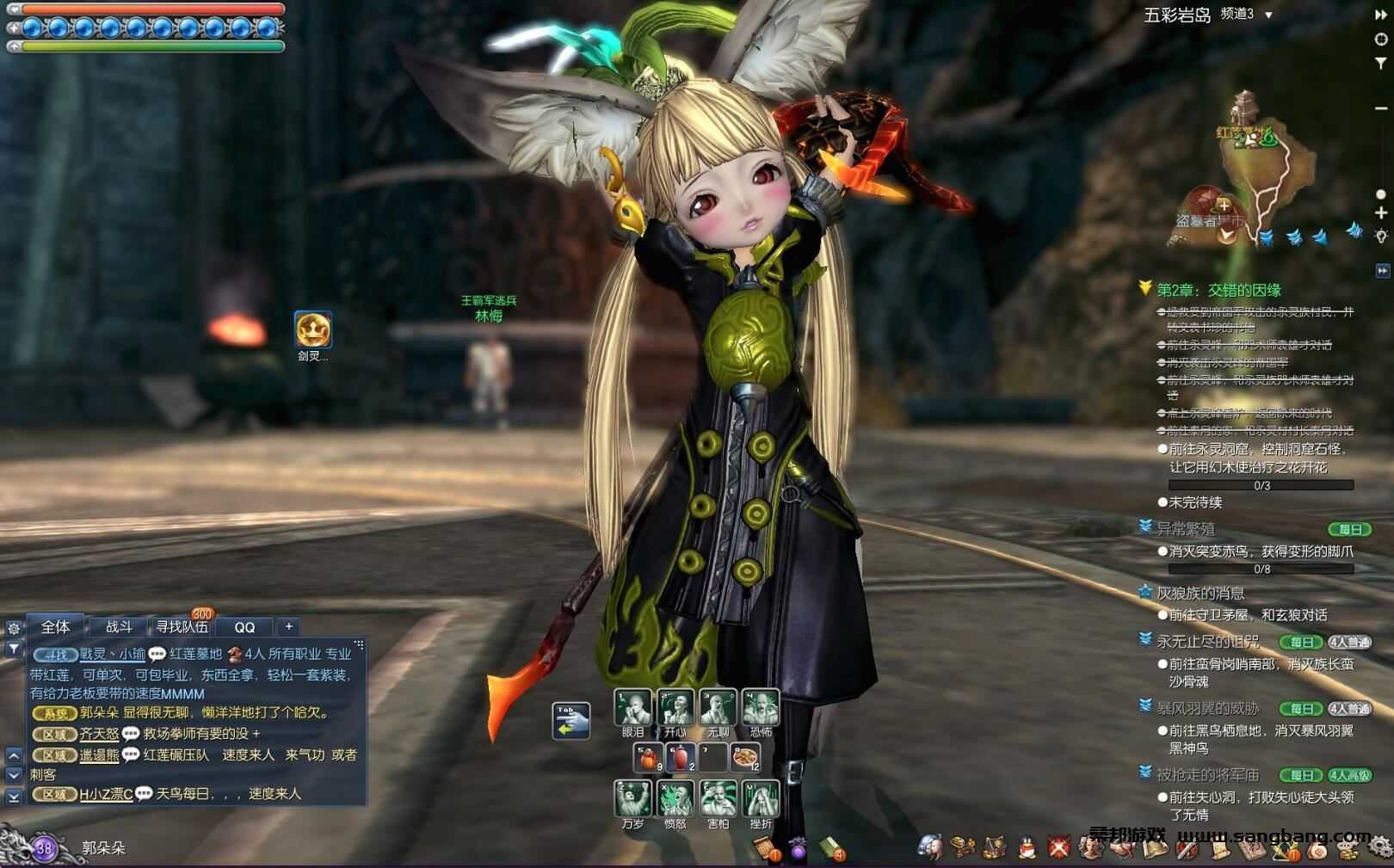Select the 第2章：交错的因缘 quest title

point(1218,290)
